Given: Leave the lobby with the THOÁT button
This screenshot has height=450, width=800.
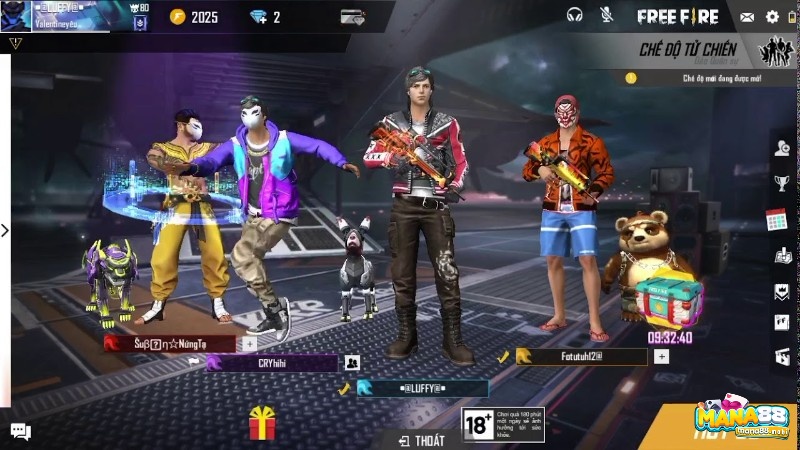Looking at the screenshot, I should tap(421, 440).
